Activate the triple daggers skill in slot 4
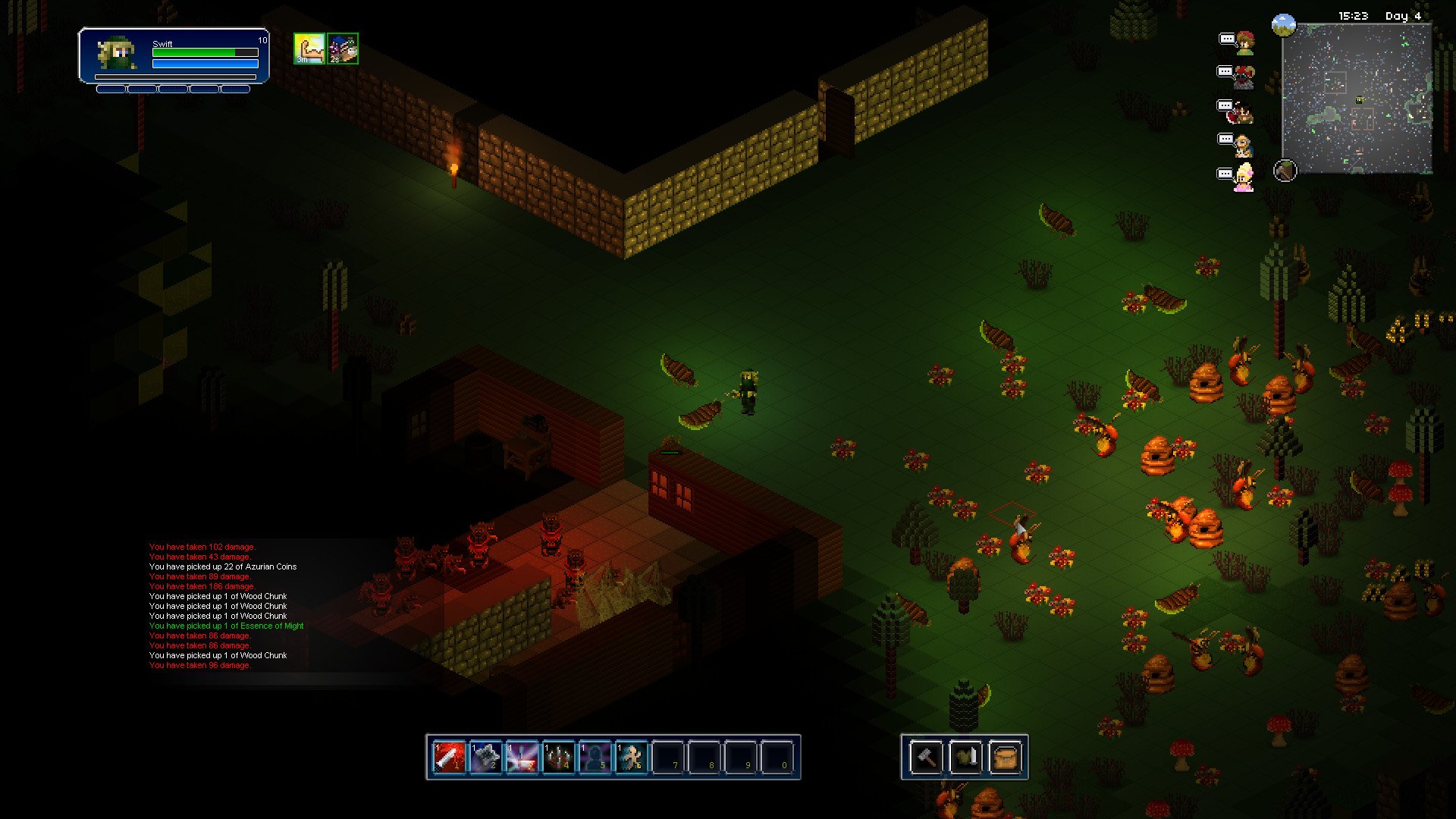Image resolution: width=1456 pixels, height=819 pixels. [558, 757]
